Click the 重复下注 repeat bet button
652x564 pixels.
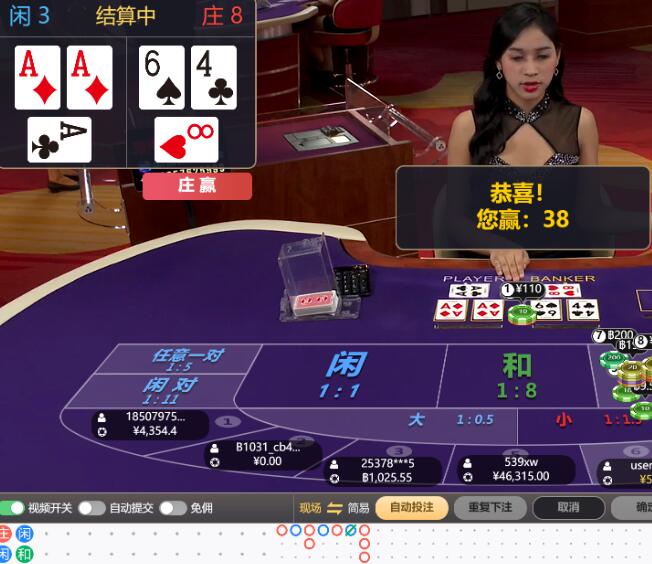tap(490, 508)
